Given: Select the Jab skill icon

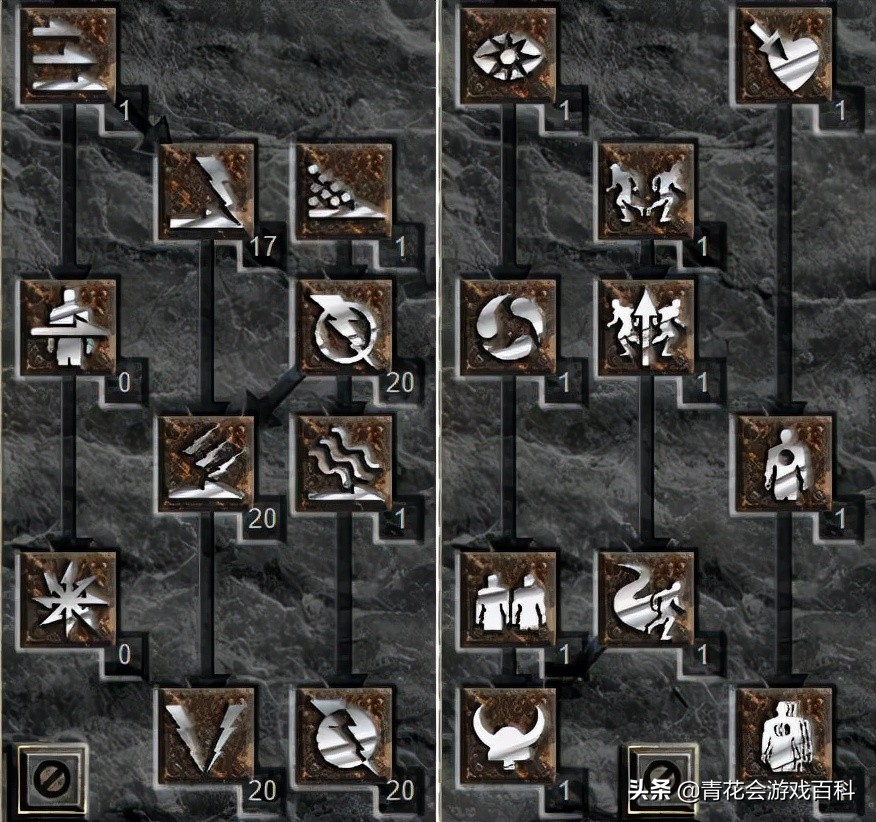Looking at the screenshot, I should pos(68,55).
